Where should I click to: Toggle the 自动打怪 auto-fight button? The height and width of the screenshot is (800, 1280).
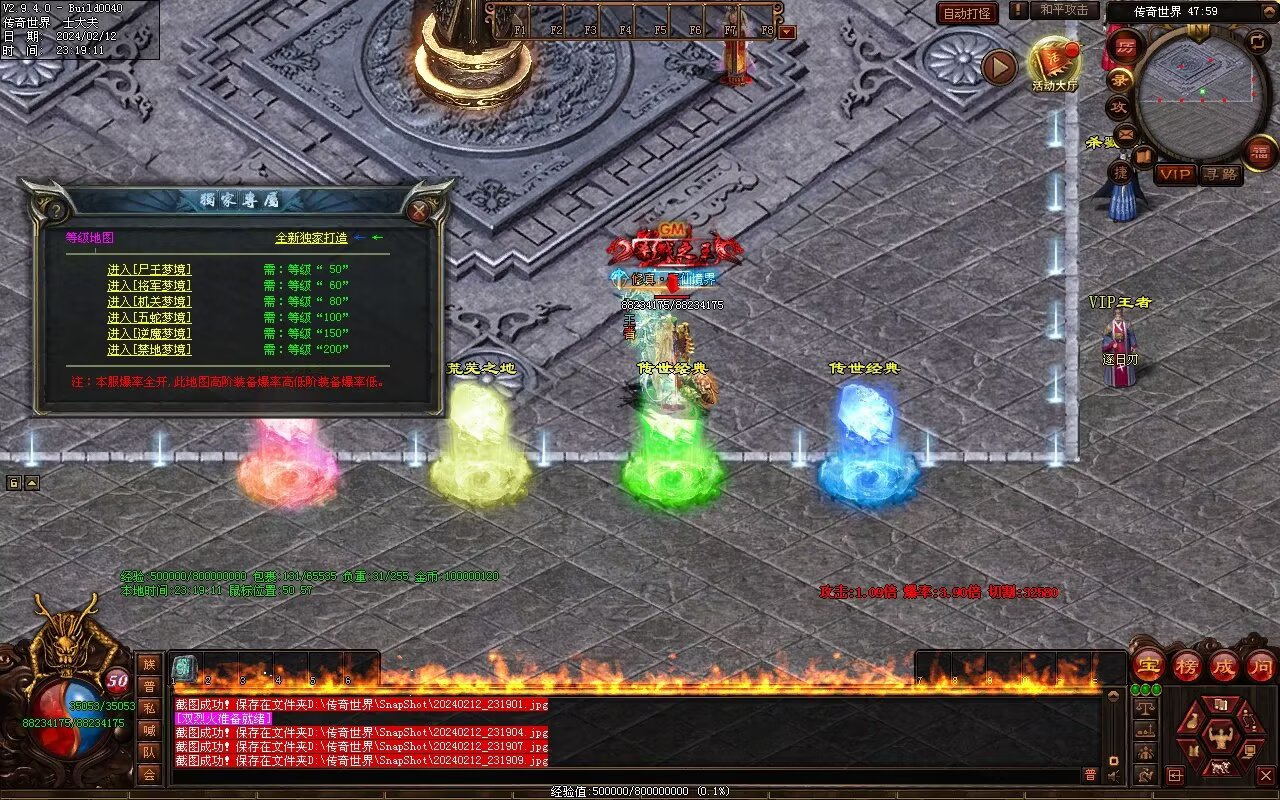coord(967,14)
